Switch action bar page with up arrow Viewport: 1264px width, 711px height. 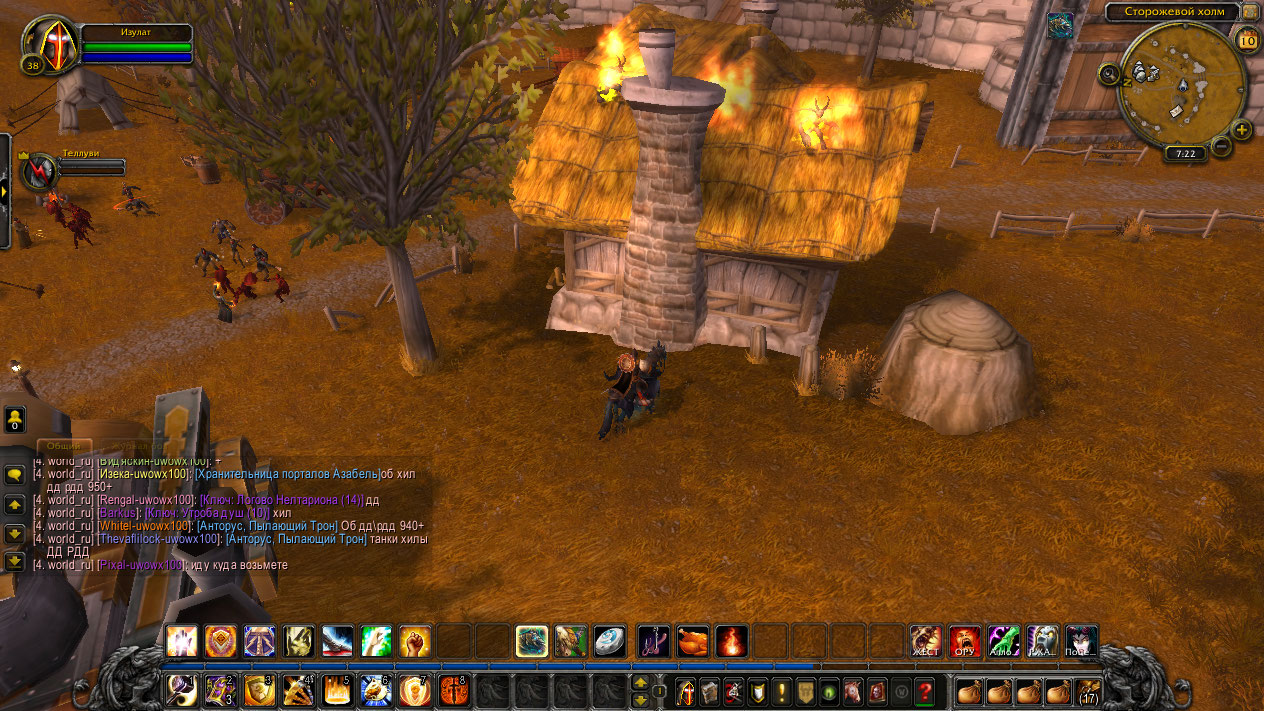click(x=641, y=683)
